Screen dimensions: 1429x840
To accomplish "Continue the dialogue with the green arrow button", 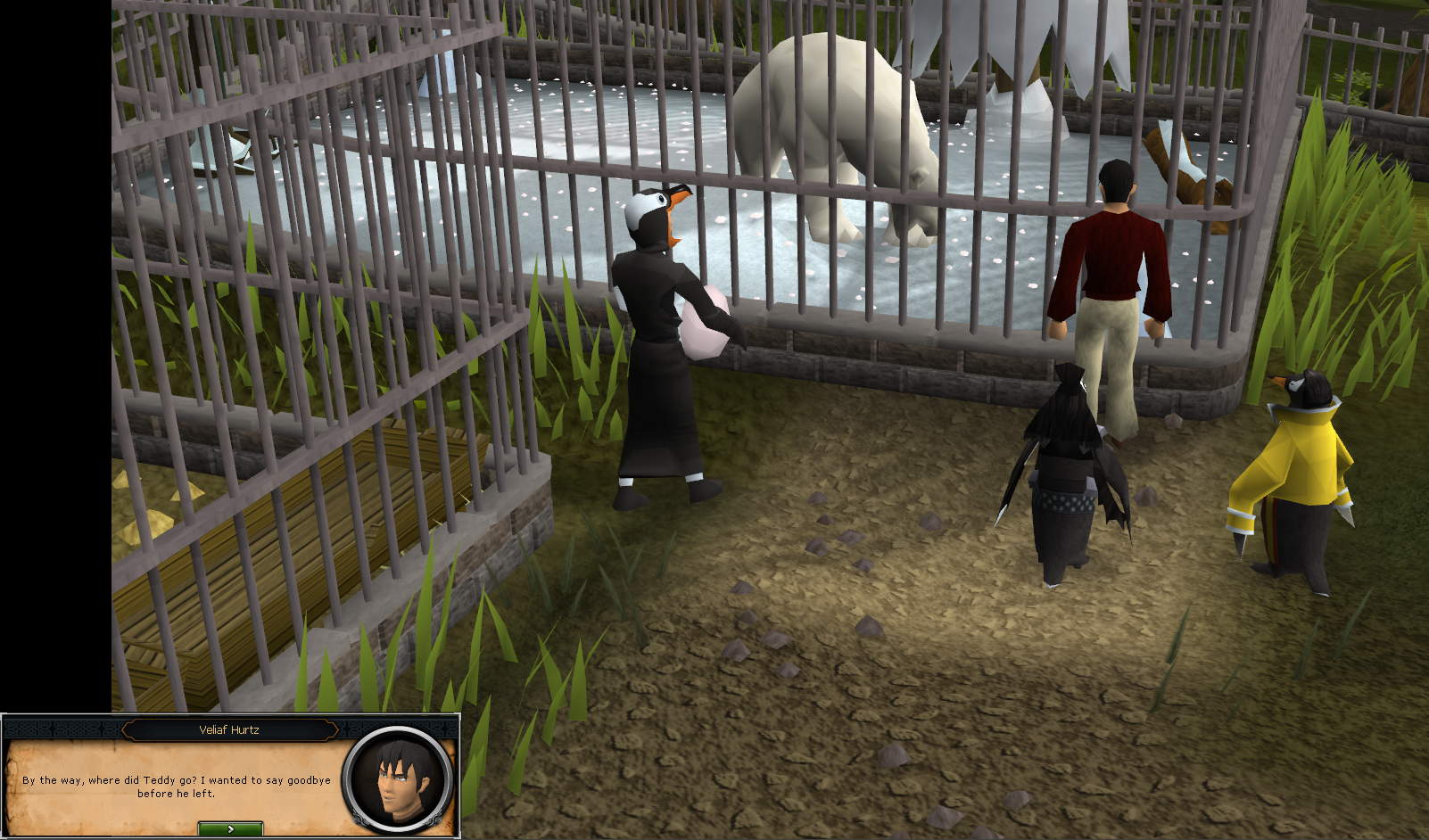I will coord(230,829).
